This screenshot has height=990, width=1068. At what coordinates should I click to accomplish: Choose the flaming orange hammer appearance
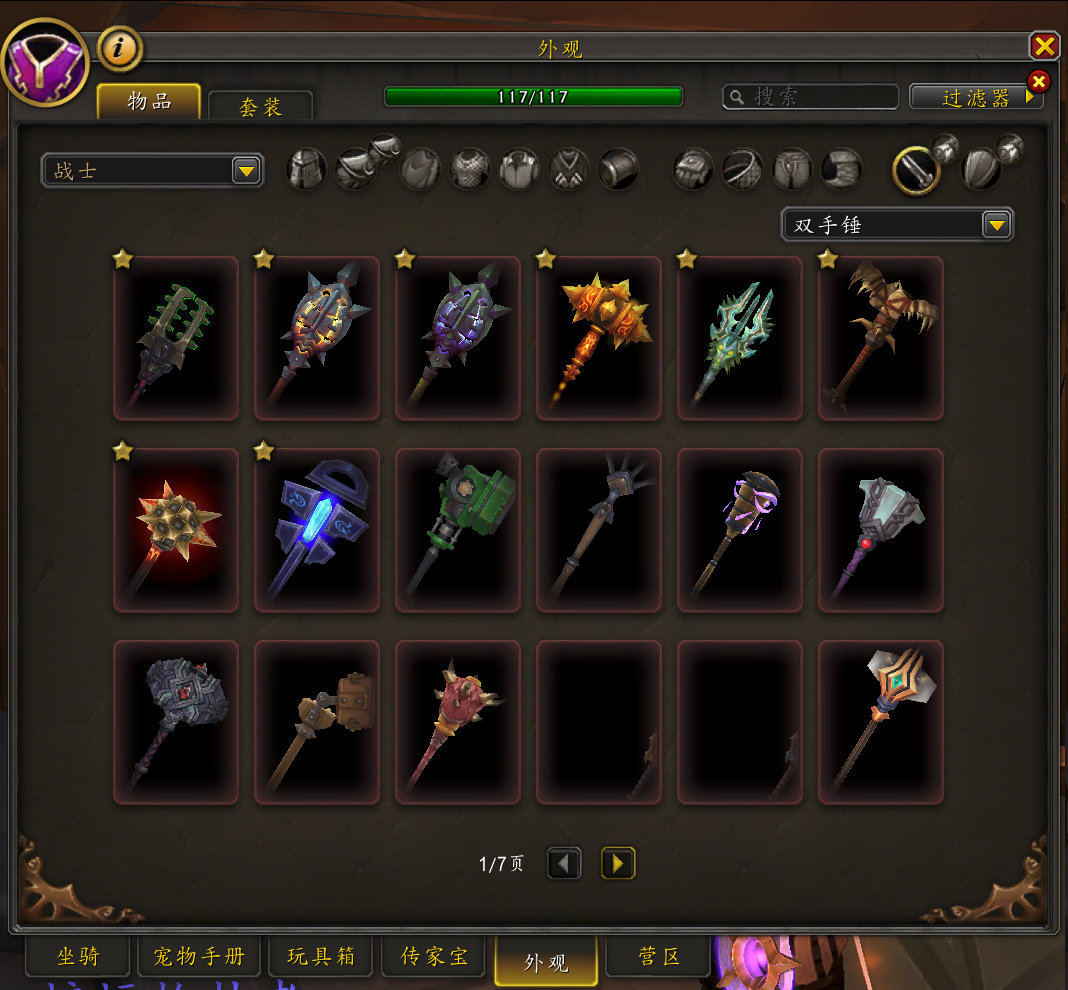coord(599,338)
